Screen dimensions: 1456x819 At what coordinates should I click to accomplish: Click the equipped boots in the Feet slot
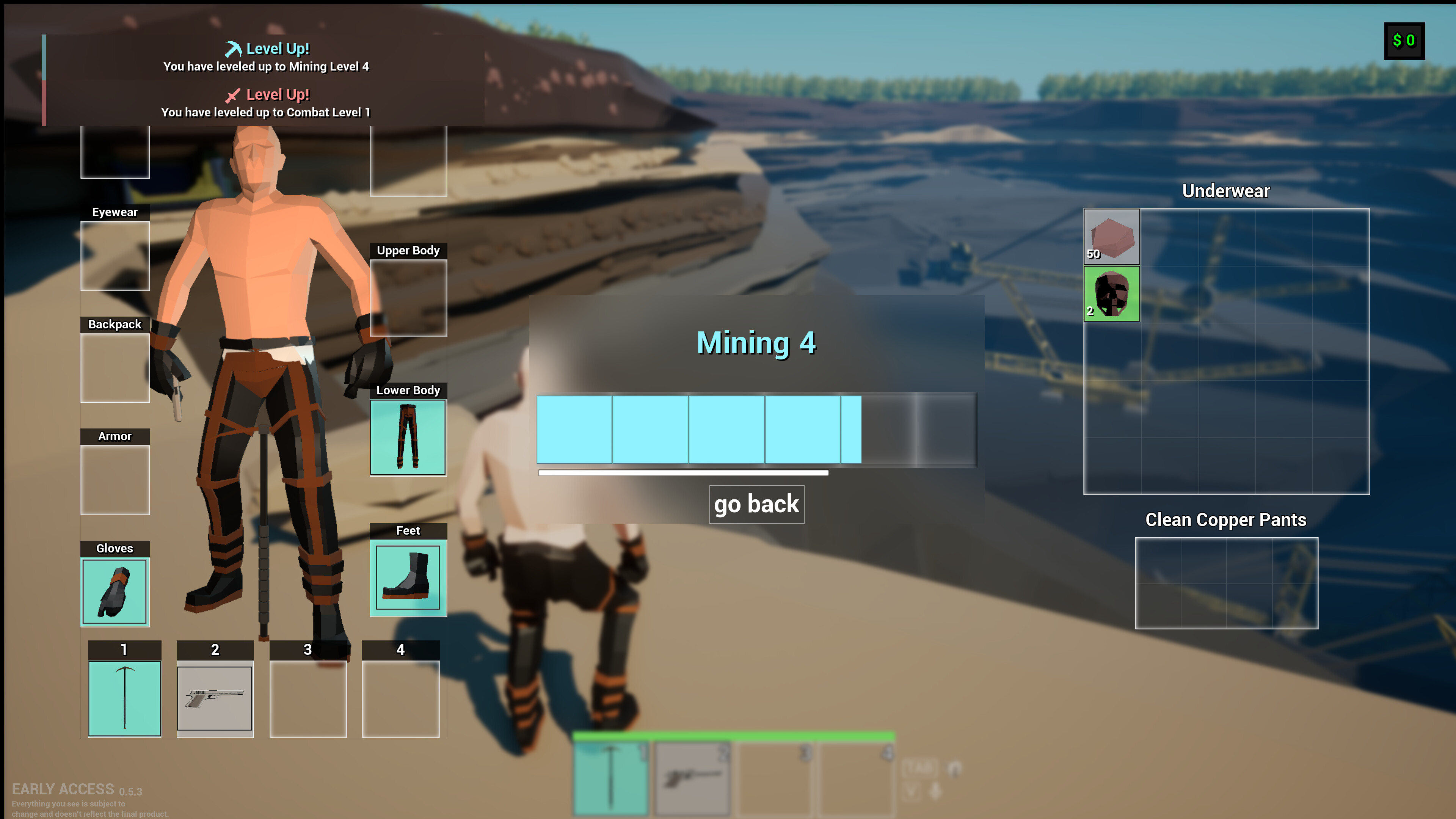pyautogui.click(x=408, y=578)
